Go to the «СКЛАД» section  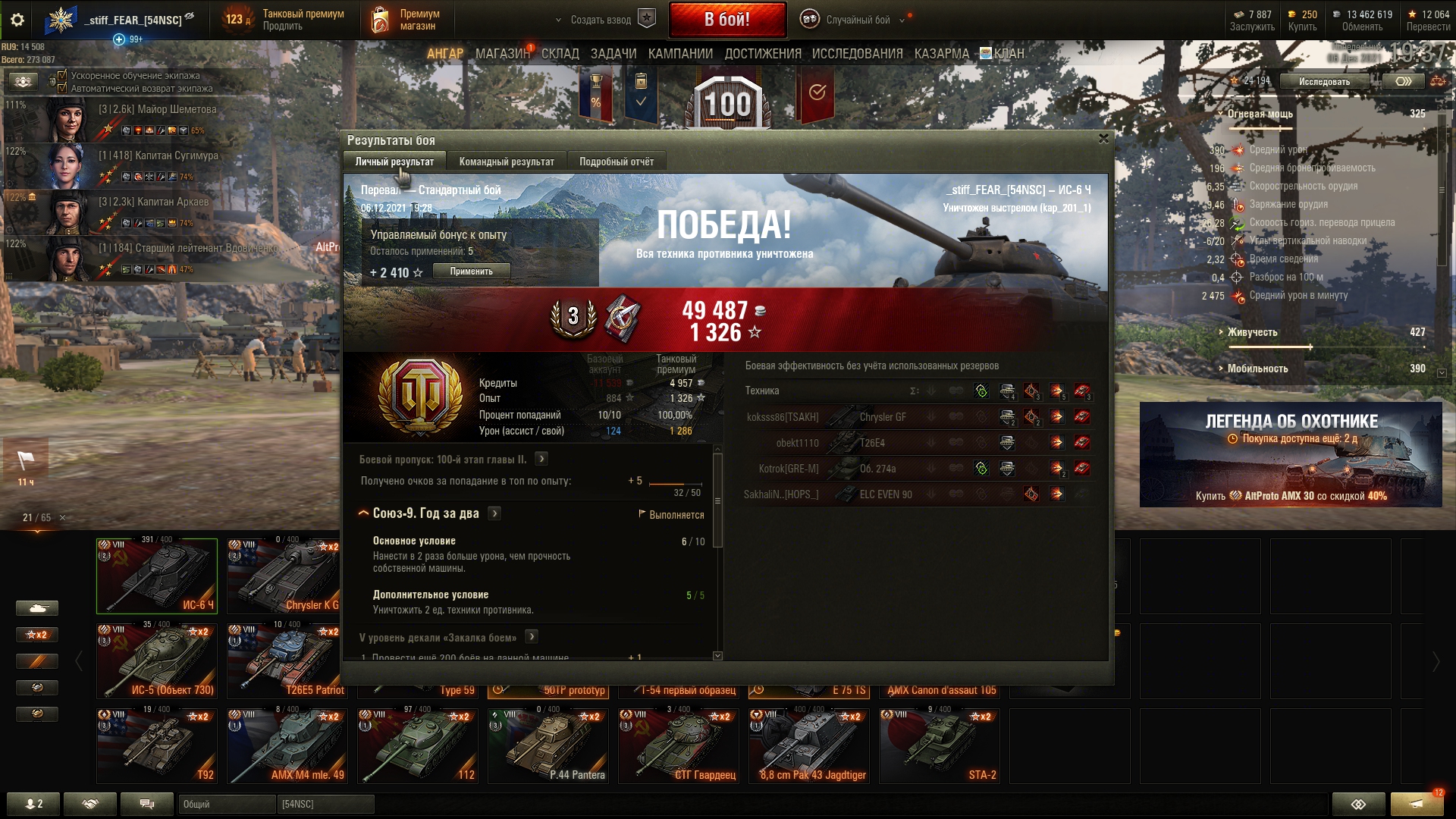coord(560,54)
